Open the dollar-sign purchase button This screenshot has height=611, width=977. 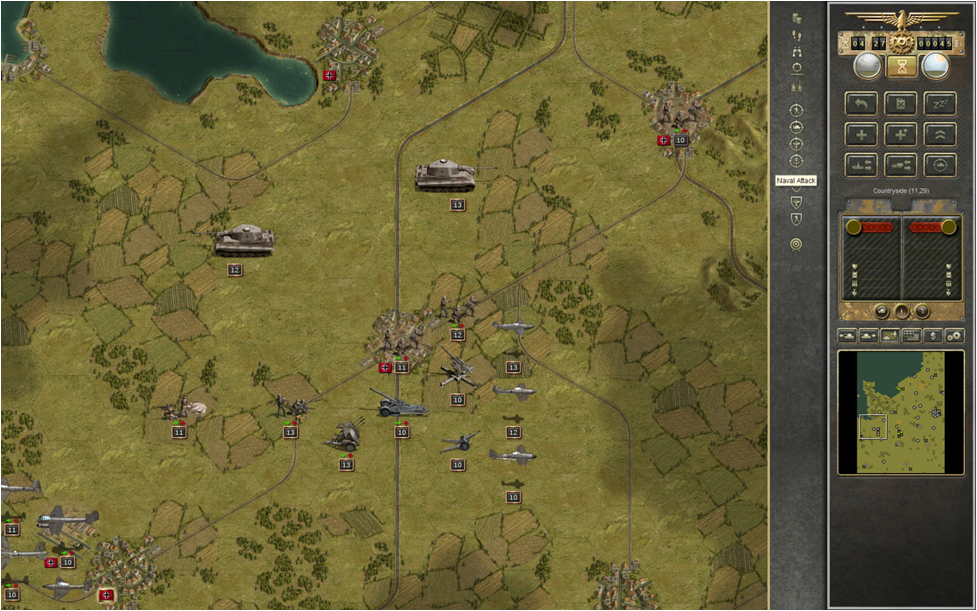[933, 335]
